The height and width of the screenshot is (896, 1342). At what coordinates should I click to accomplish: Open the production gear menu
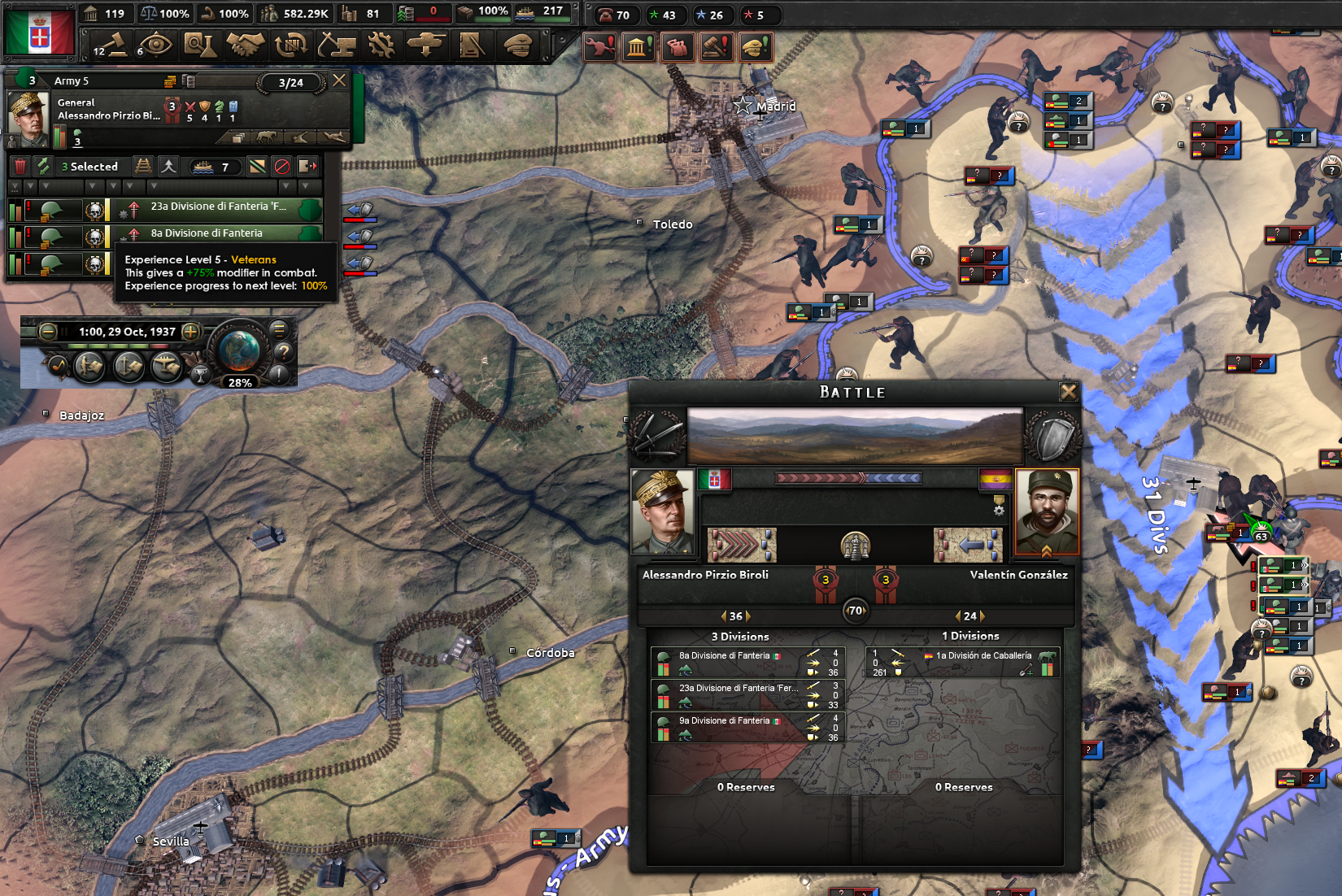click(x=381, y=46)
